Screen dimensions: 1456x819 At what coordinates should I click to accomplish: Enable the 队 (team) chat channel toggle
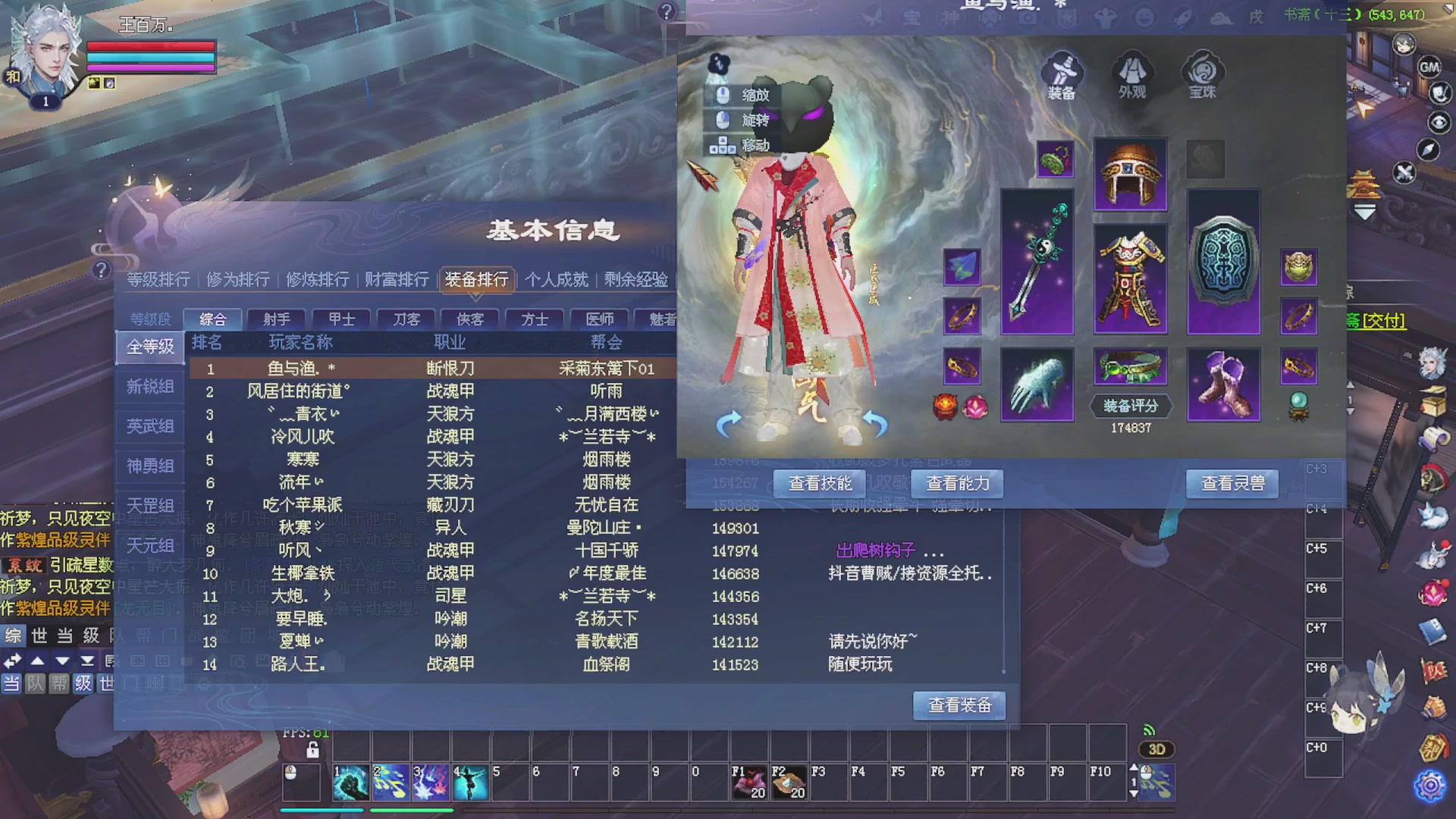click(x=36, y=683)
